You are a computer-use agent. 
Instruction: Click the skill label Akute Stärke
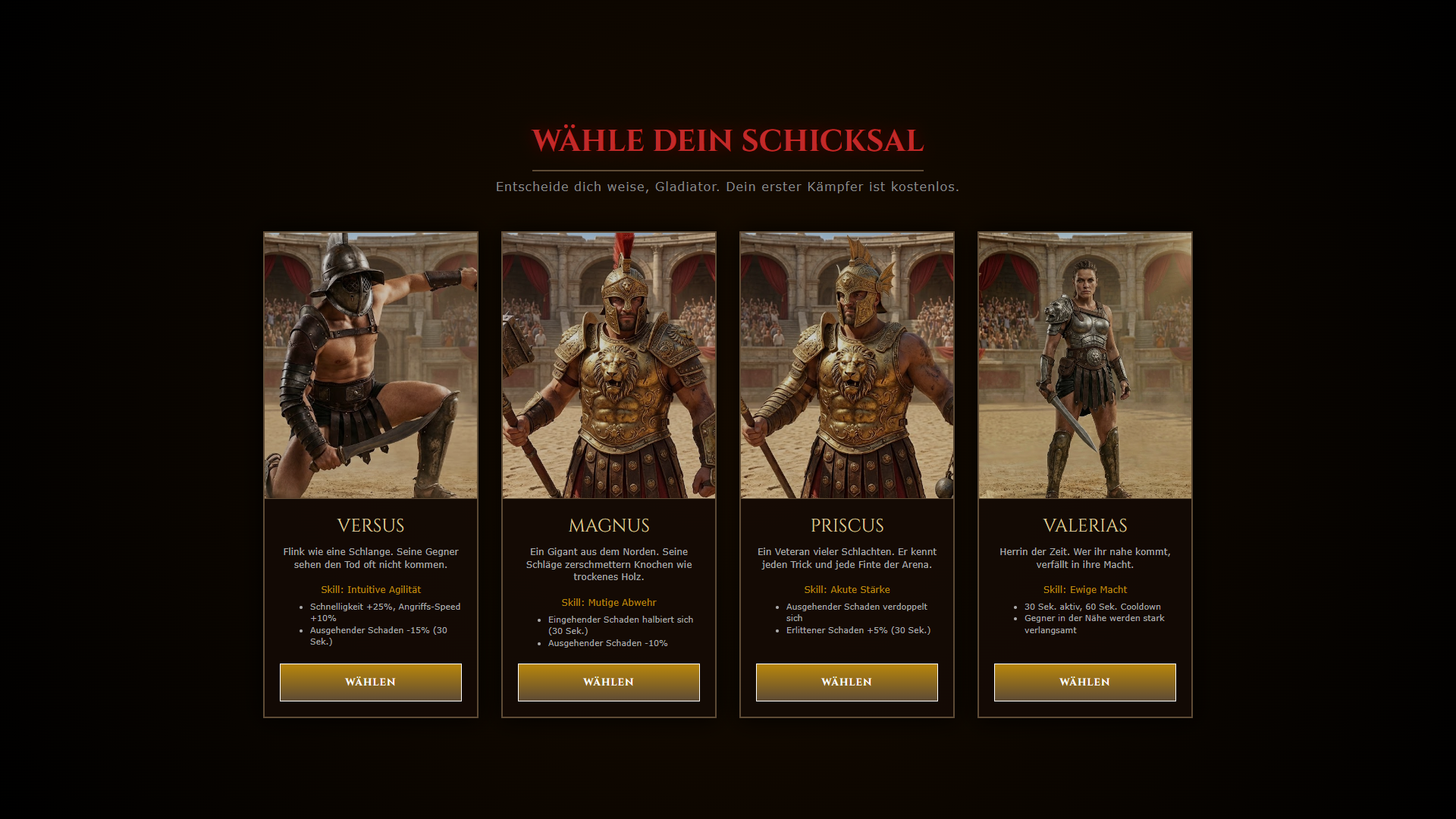click(x=847, y=589)
